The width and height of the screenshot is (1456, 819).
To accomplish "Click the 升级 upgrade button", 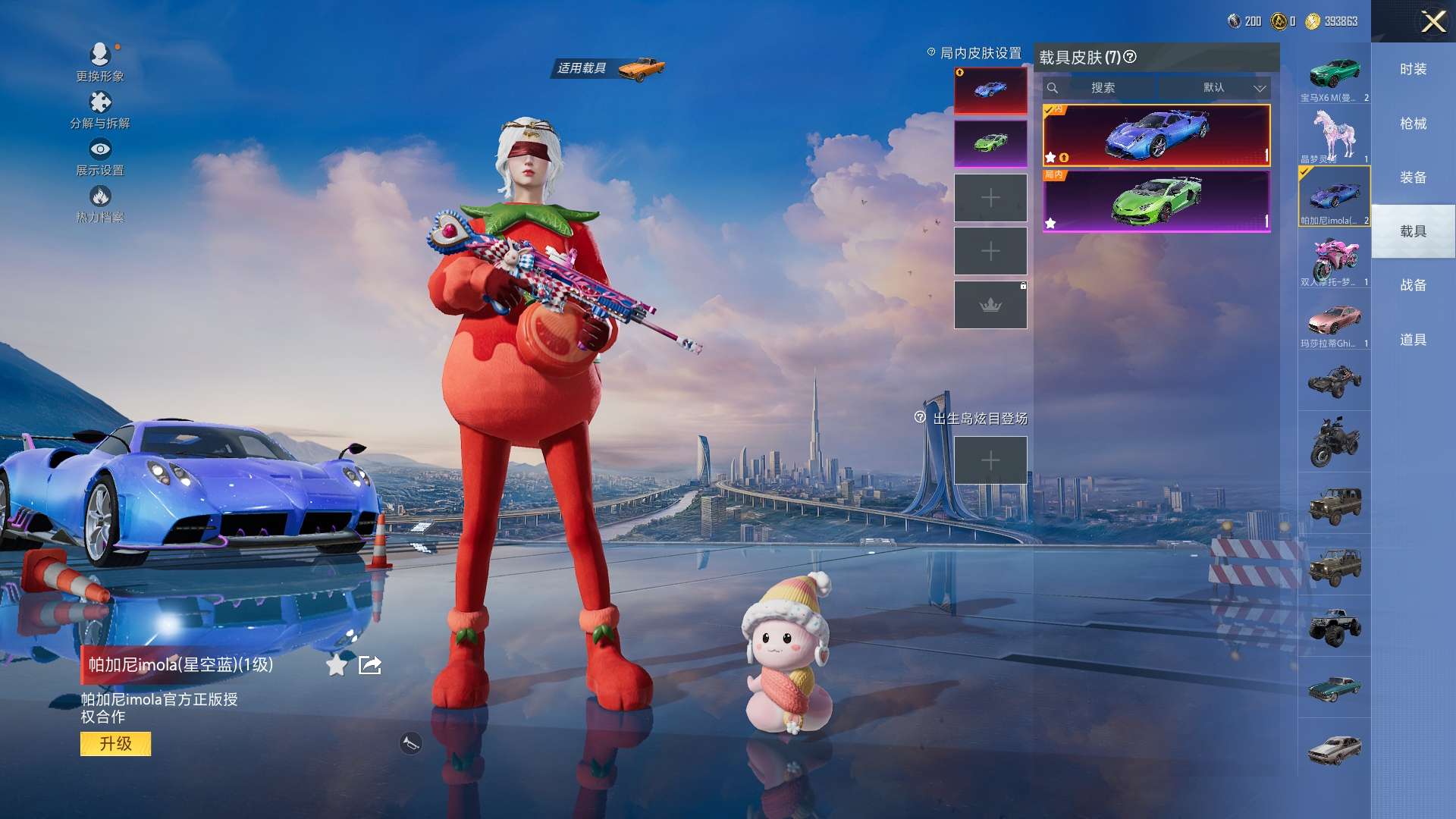I will pos(115,743).
